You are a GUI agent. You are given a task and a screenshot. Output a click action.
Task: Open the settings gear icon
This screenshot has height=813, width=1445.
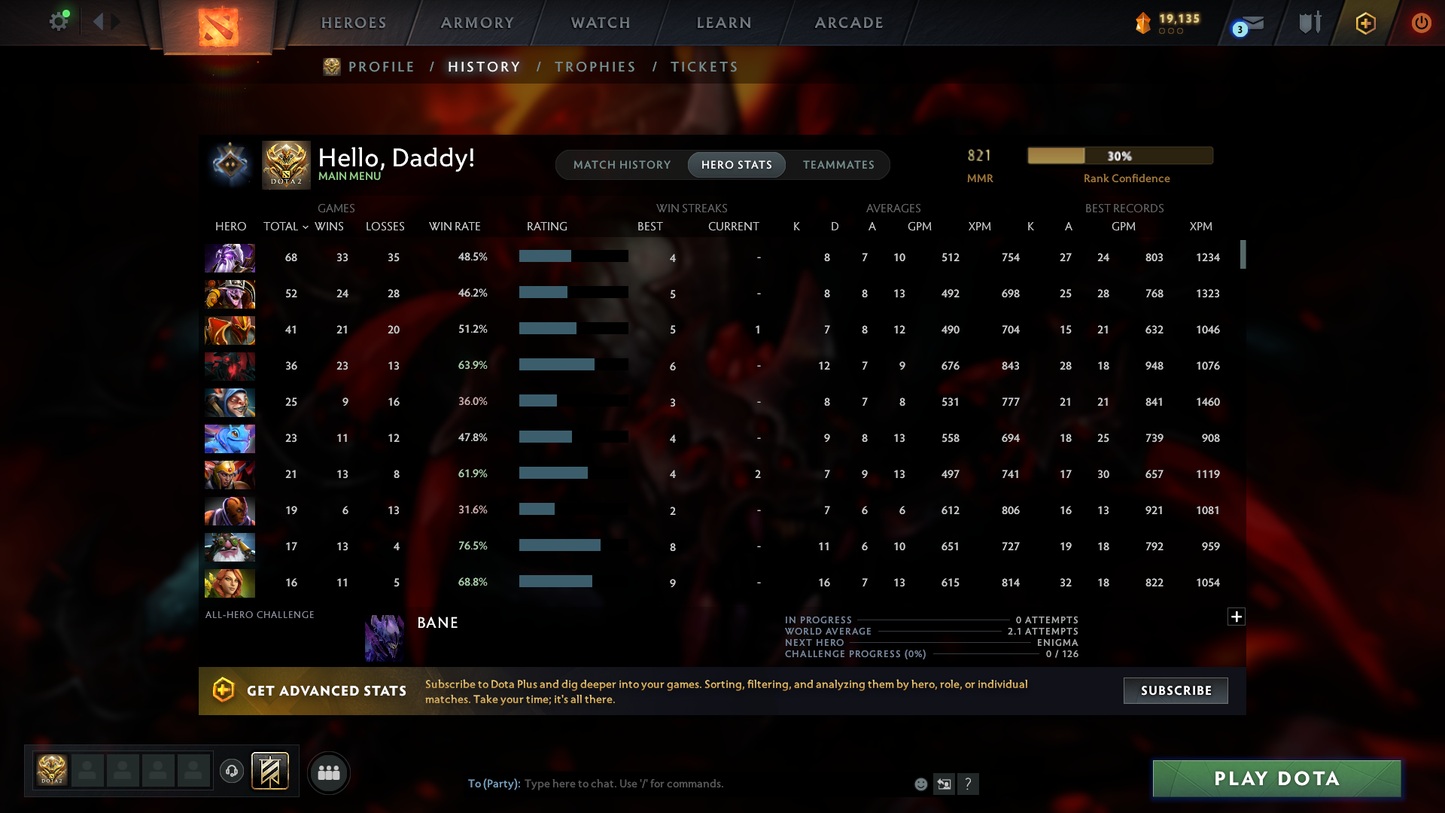click(x=57, y=21)
